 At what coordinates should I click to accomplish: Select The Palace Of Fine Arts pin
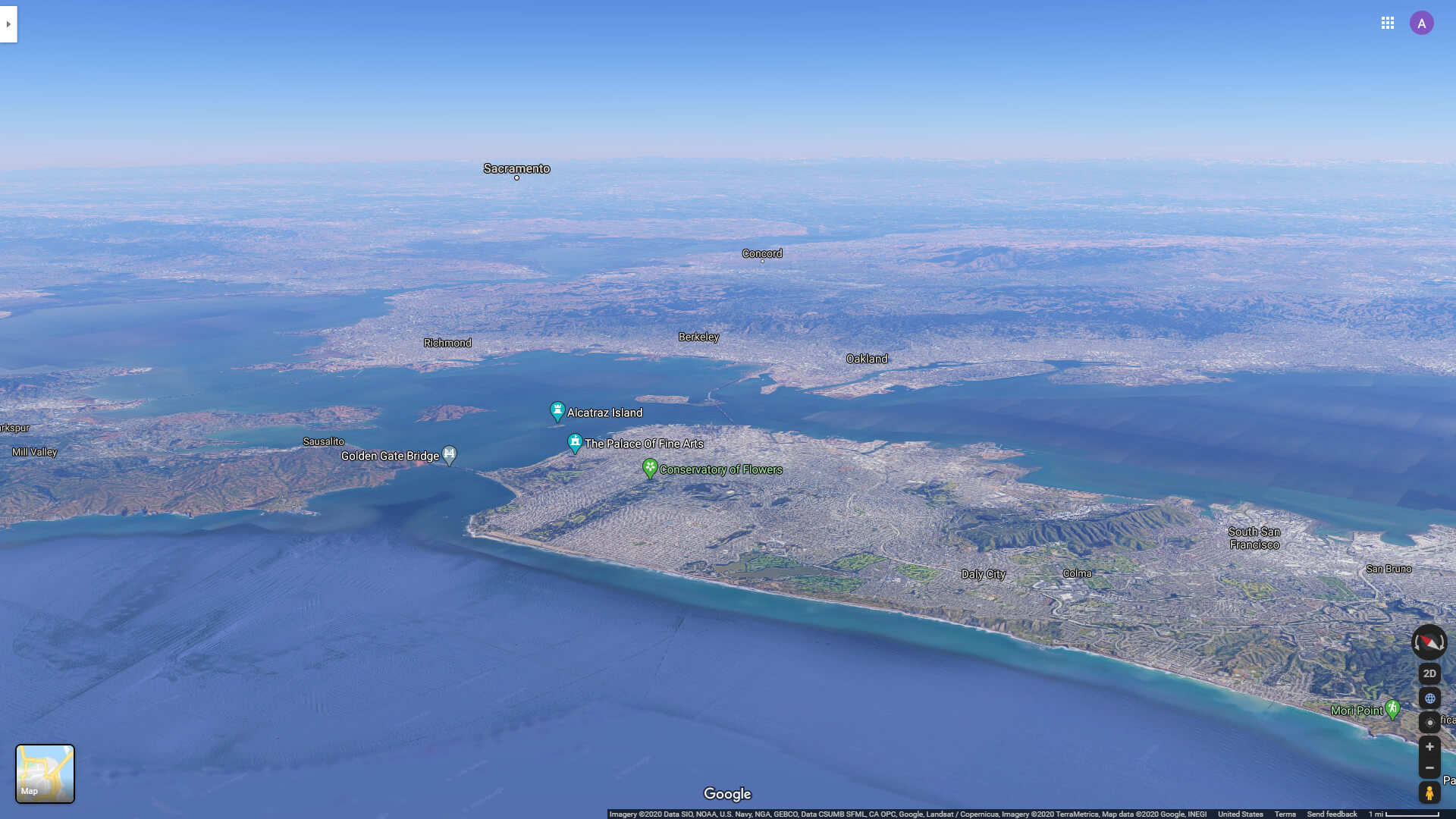click(575, 441)
